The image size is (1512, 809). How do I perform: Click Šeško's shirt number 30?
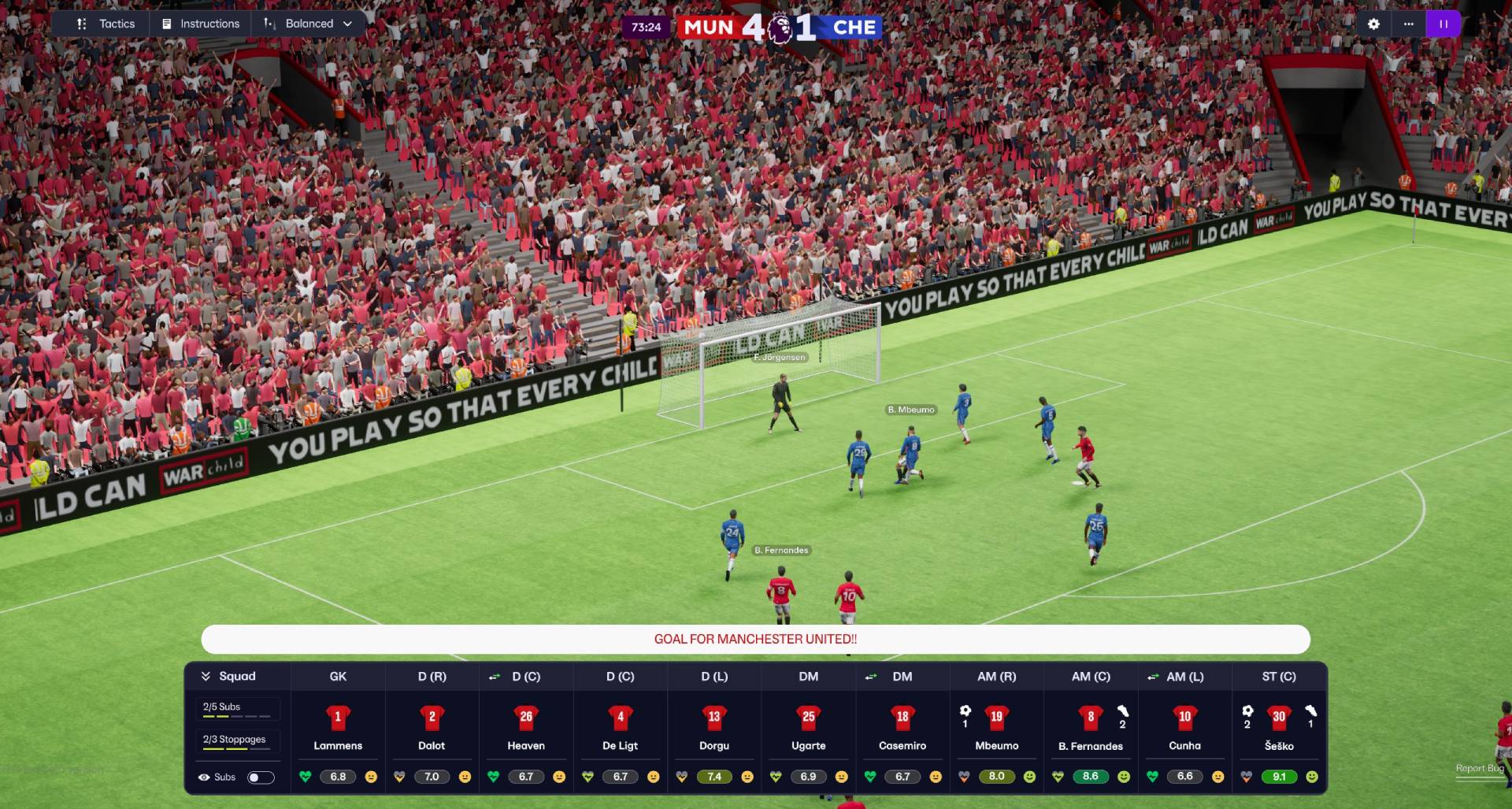point(1280,718)
